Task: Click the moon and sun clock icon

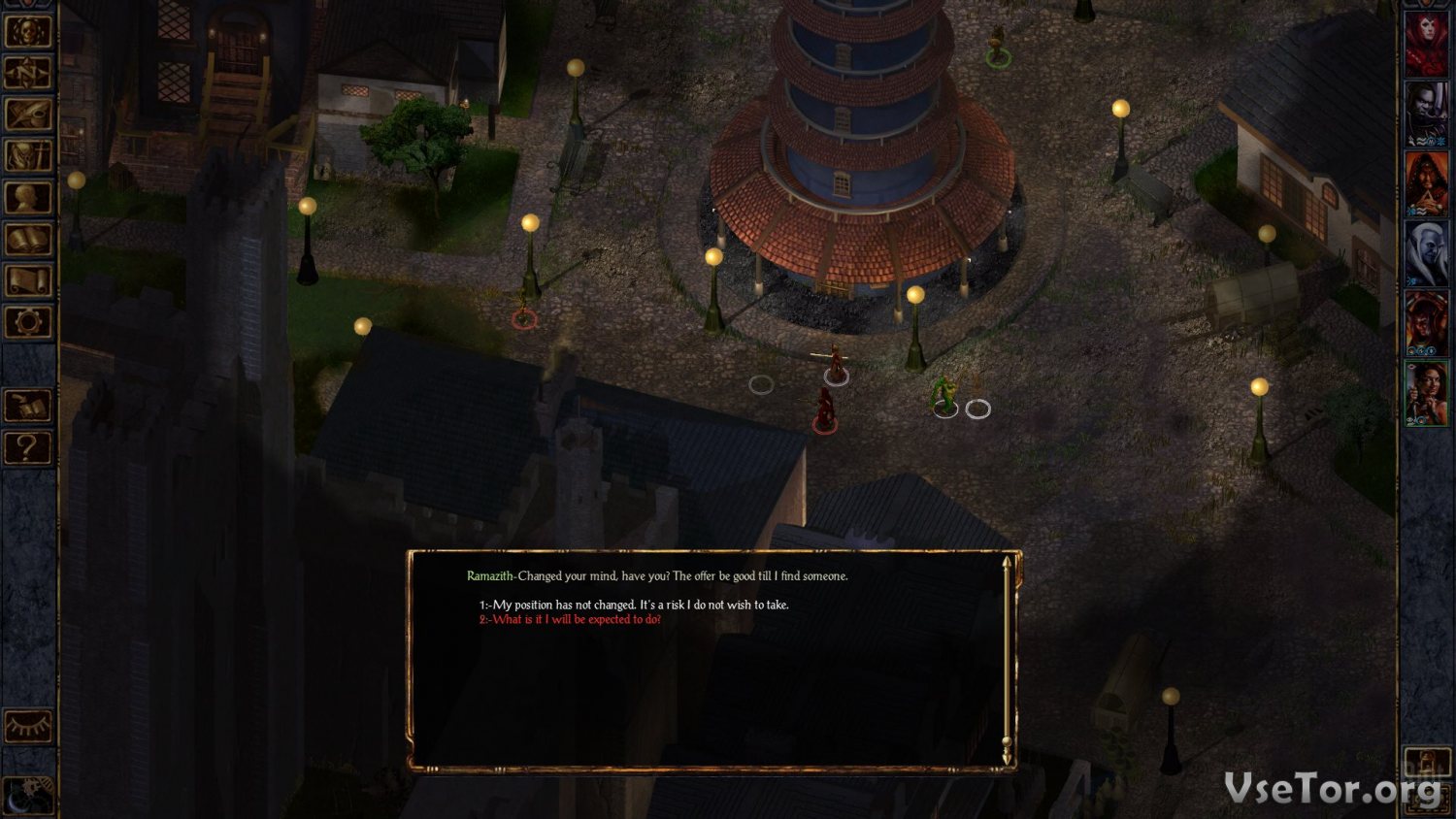Action: [28, 794]
